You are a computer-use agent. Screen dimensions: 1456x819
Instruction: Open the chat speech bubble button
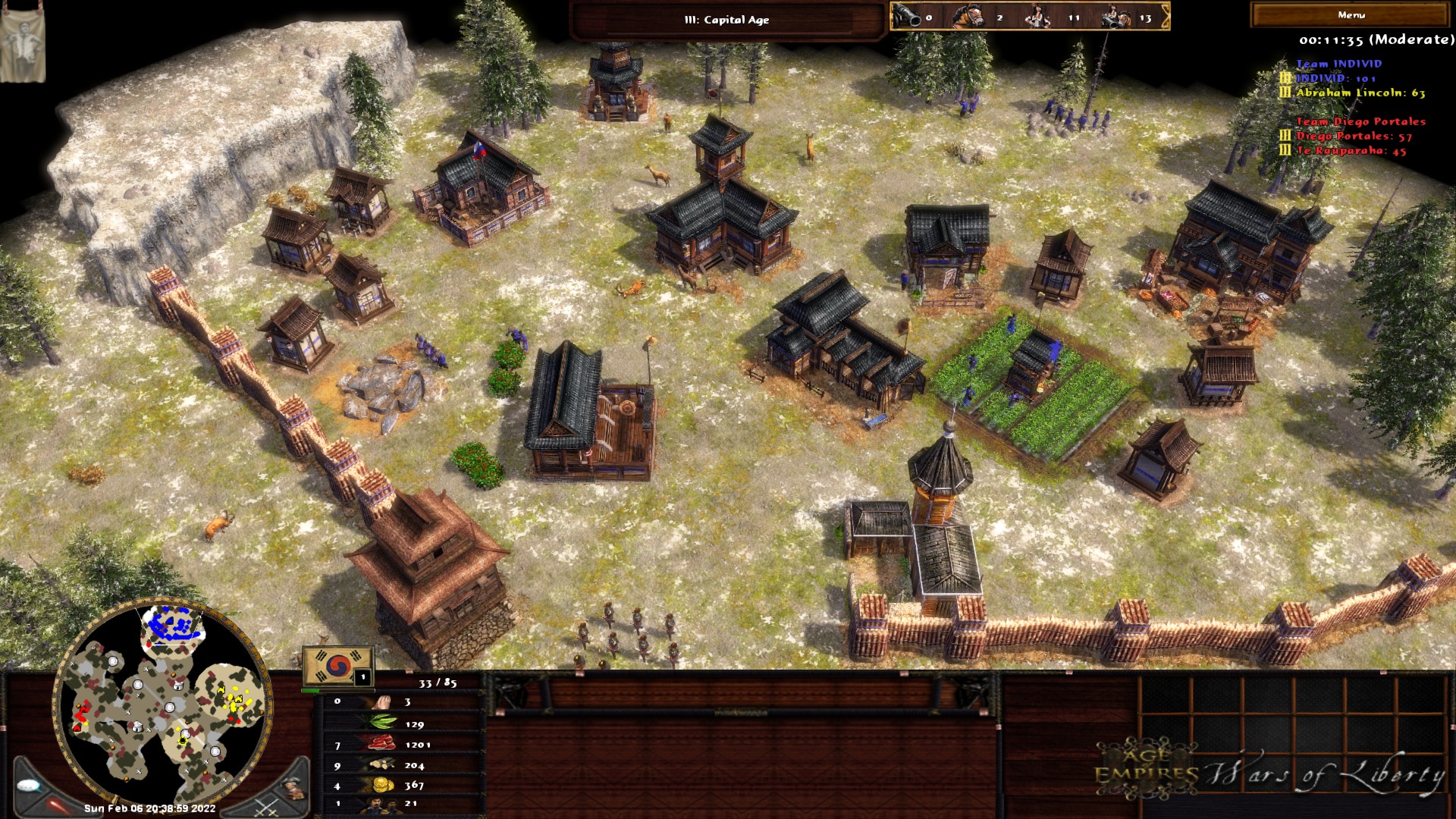pos(30,786)
